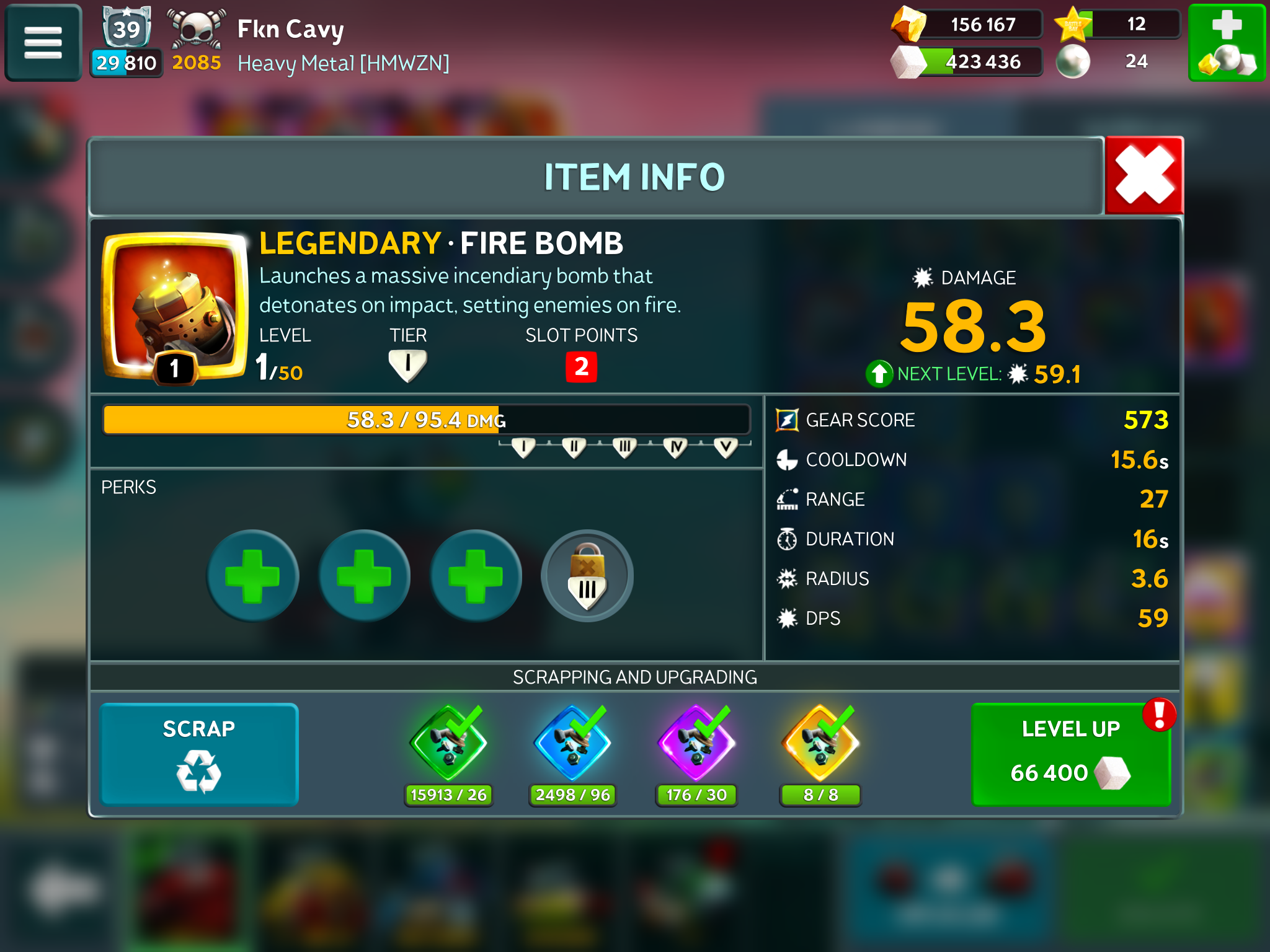Tap the purple epic parts icon
The width and height of the screenshot is (1270, 952).
(x=696, y=744)
